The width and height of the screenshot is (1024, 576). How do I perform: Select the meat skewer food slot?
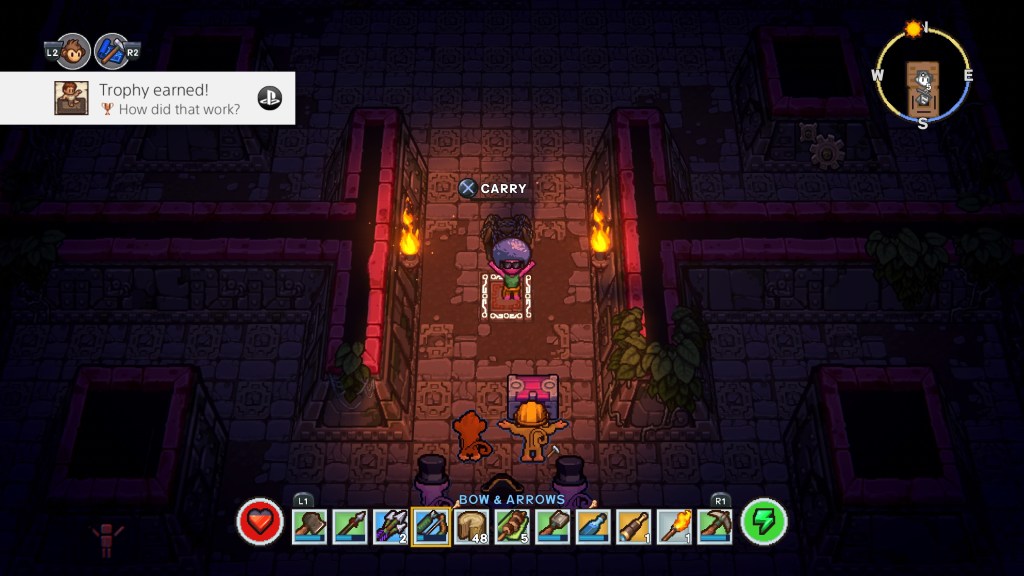click(512, 526)
